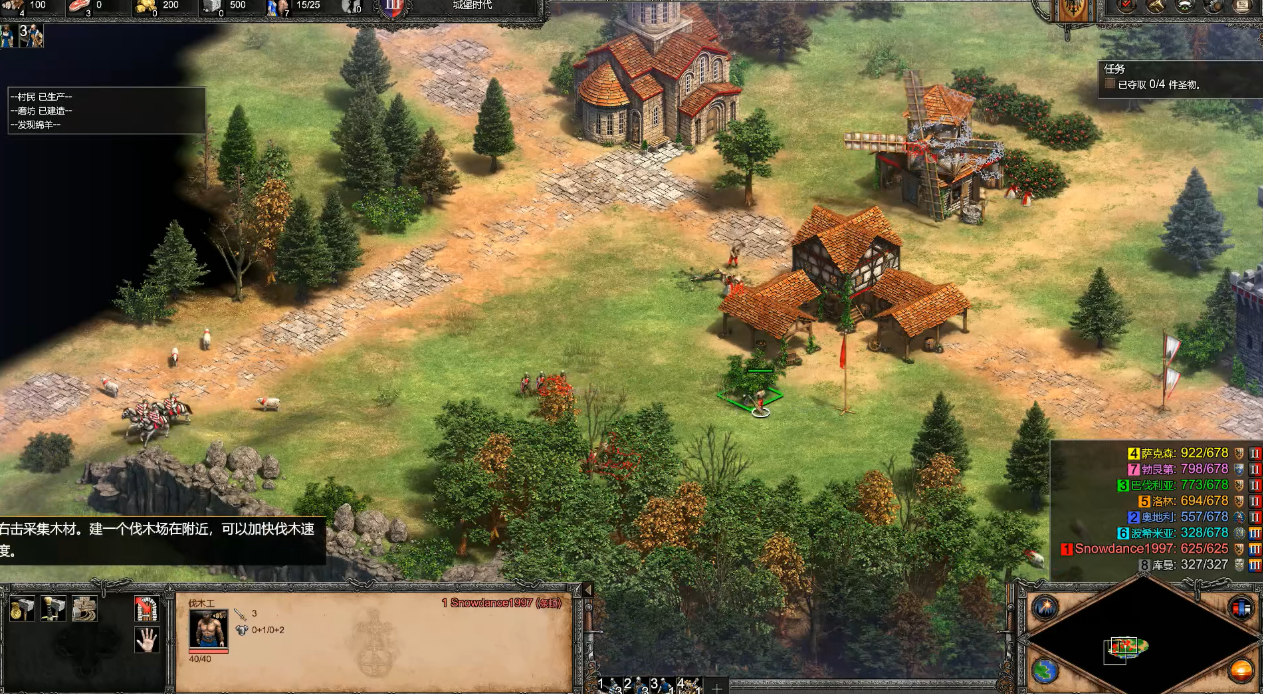Select control group 4
The image size is (1263, 694).
[689, 686]
